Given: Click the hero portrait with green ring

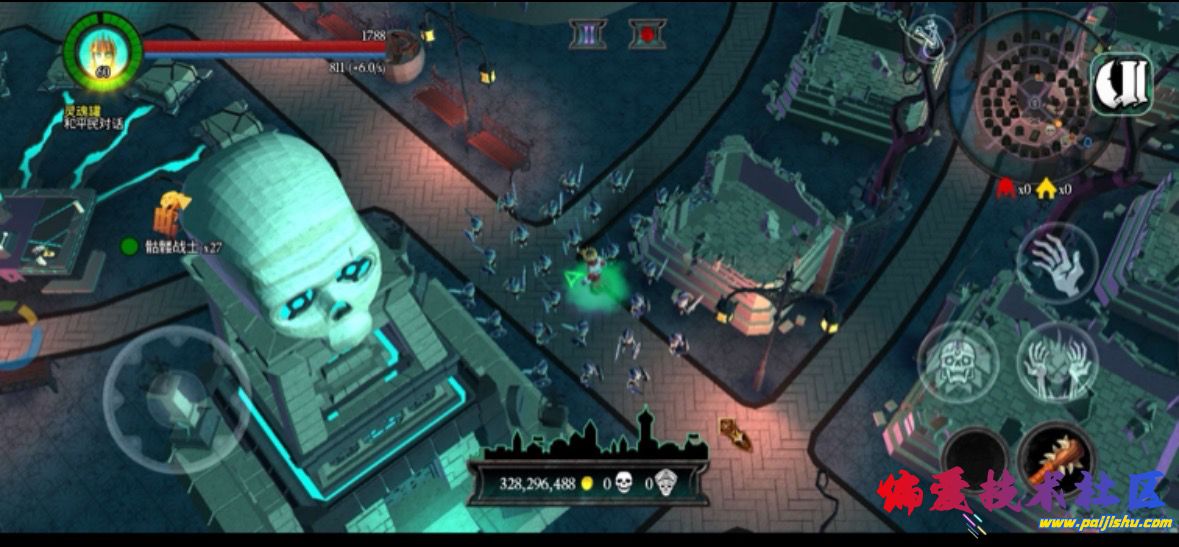Looking at the screenshot, I should pos(100,47).
